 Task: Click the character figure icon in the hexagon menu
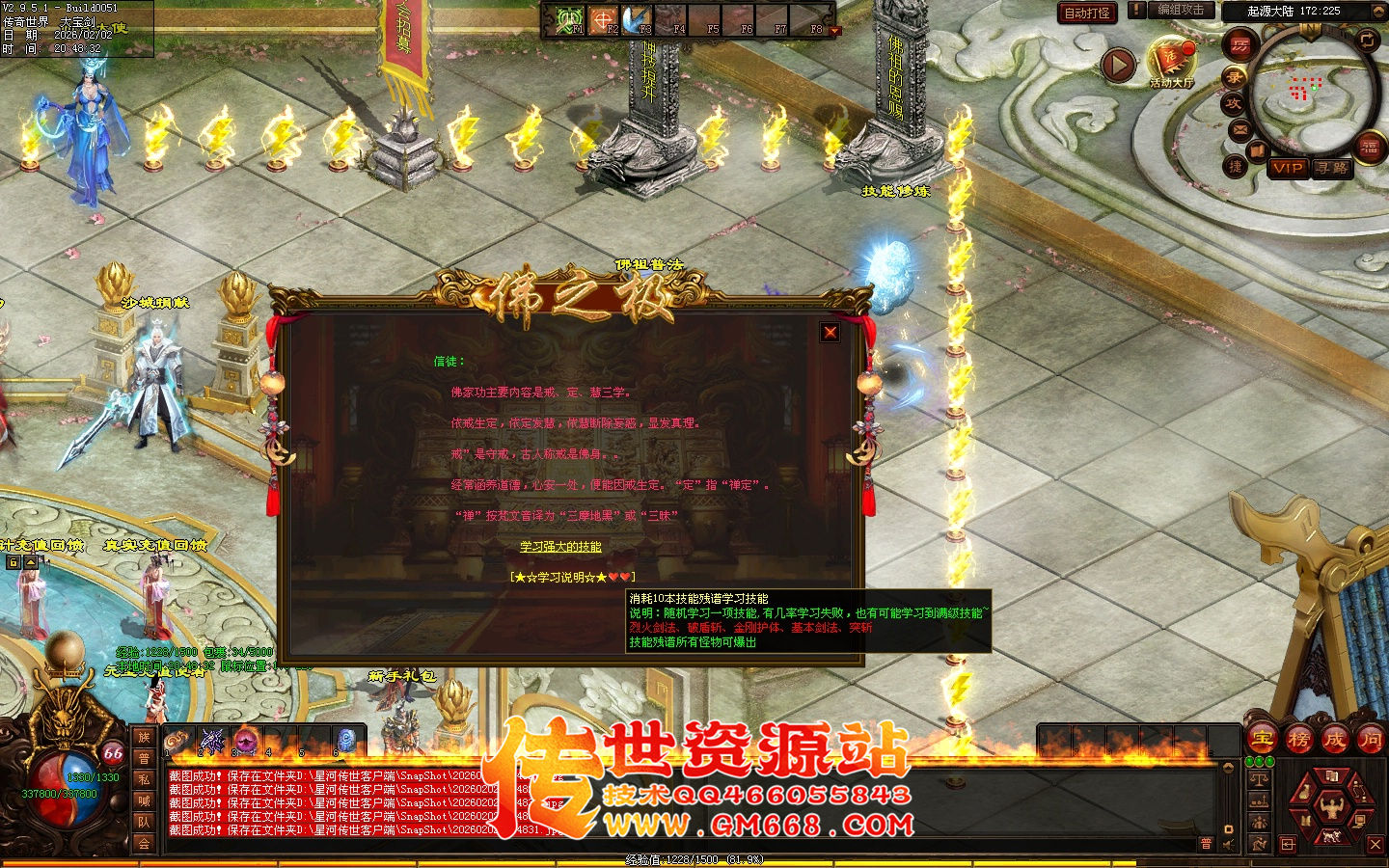coord(1332,808)
